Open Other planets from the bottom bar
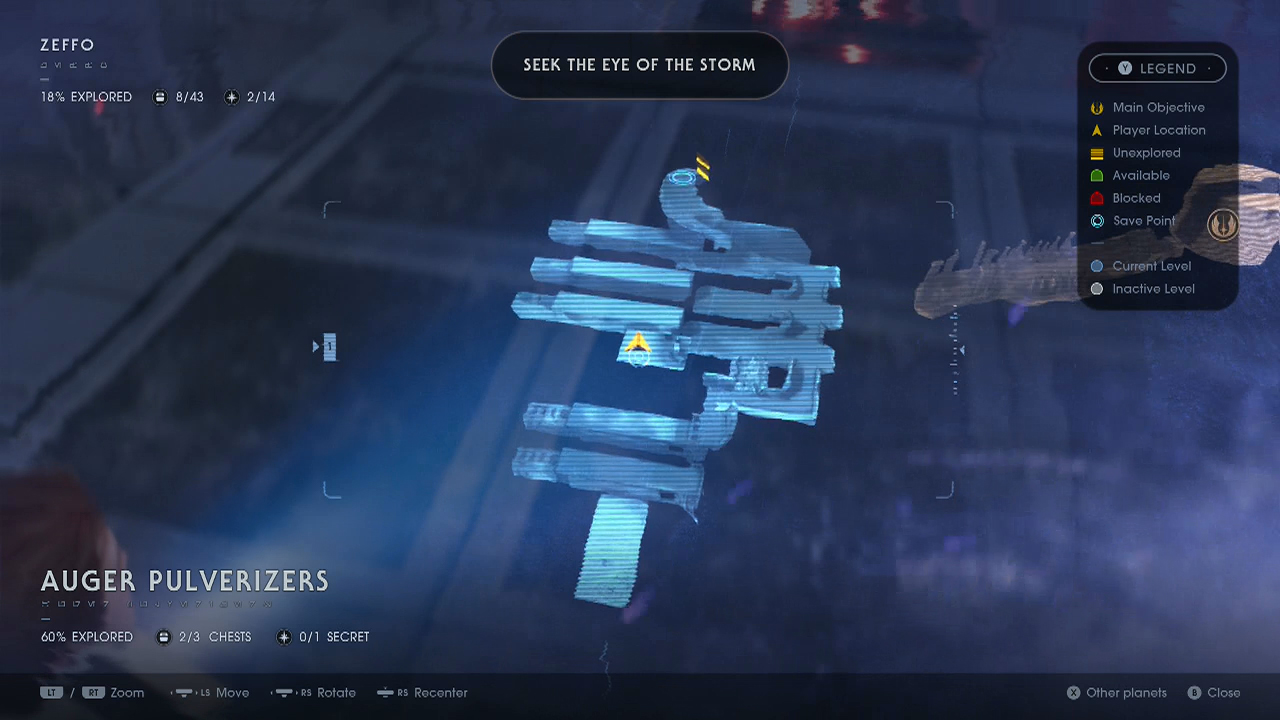 (x=1116, y=692)
